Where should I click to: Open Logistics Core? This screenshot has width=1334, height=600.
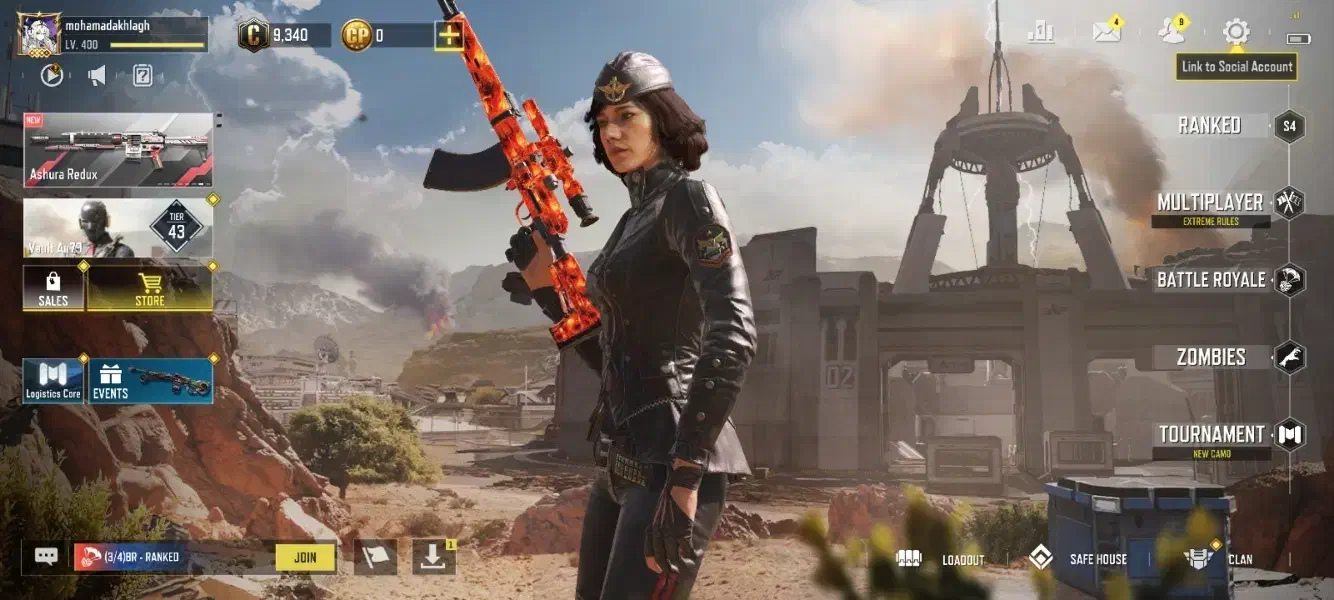click(53, 381)
